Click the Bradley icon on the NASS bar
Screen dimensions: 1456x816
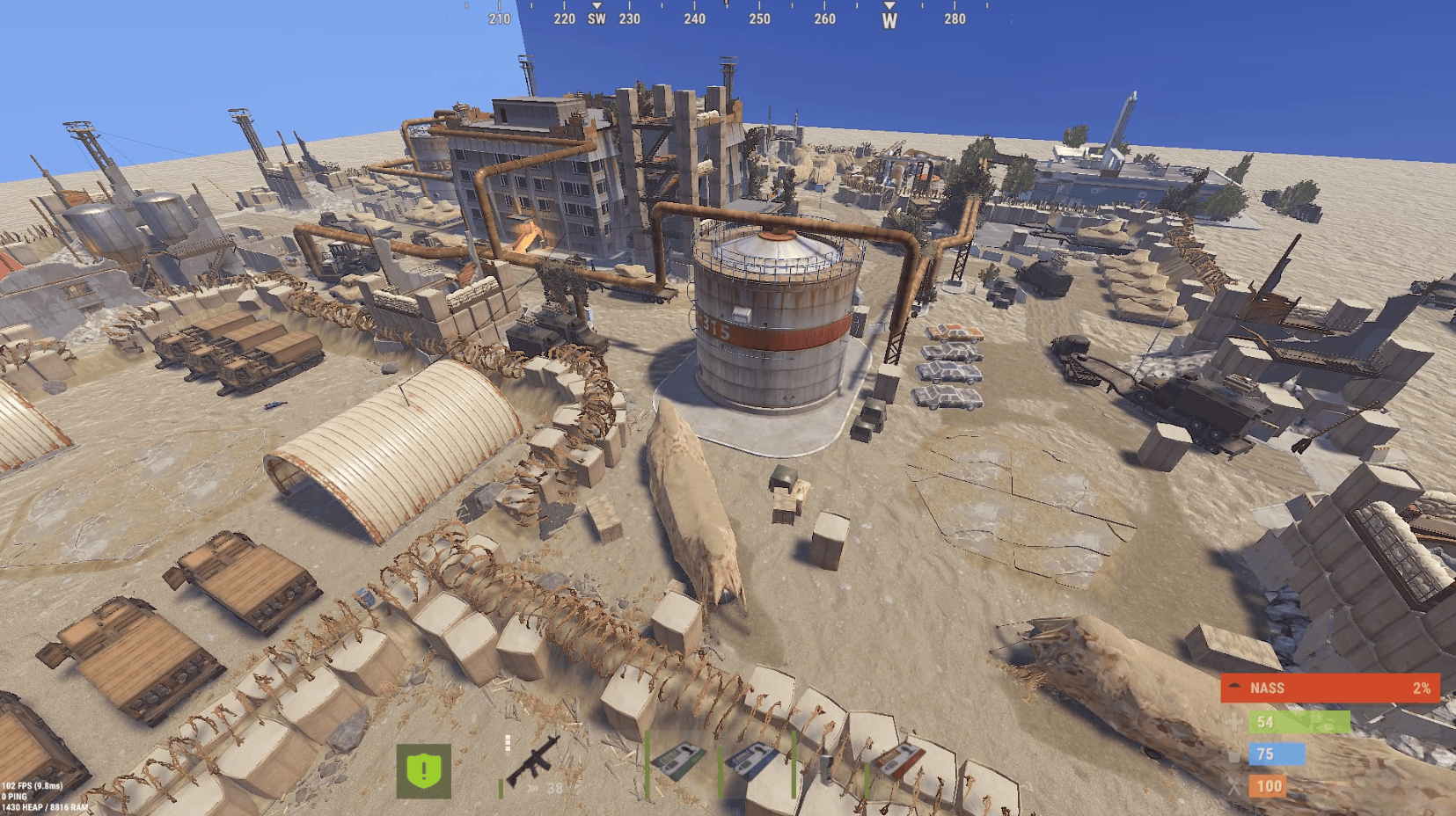point(1235,686)
